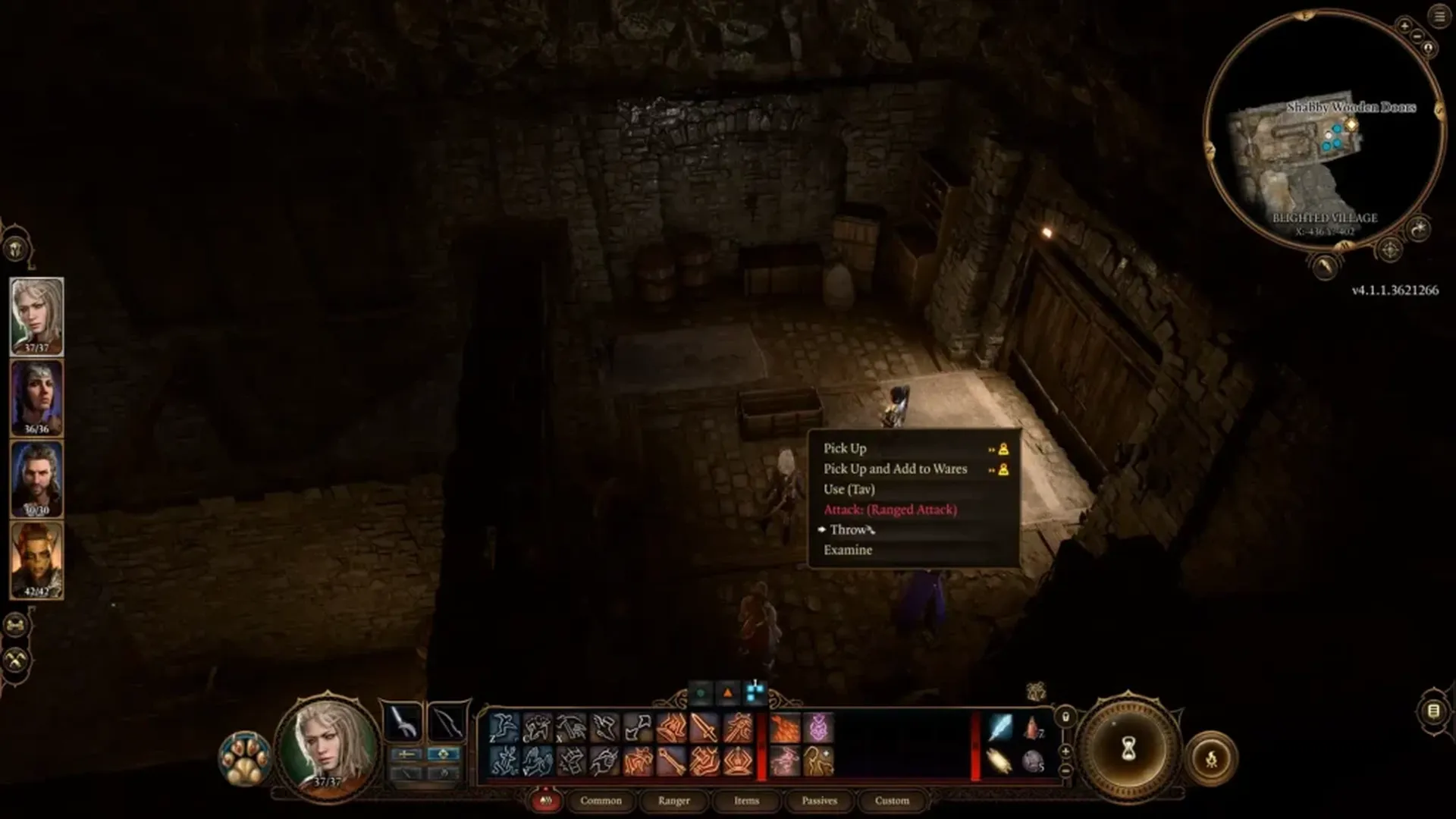Image resolution: width=1456 pixels, height=819 pixels.
Task: Collapse hotbar rows with the minus control
Action: (1065, 771)
